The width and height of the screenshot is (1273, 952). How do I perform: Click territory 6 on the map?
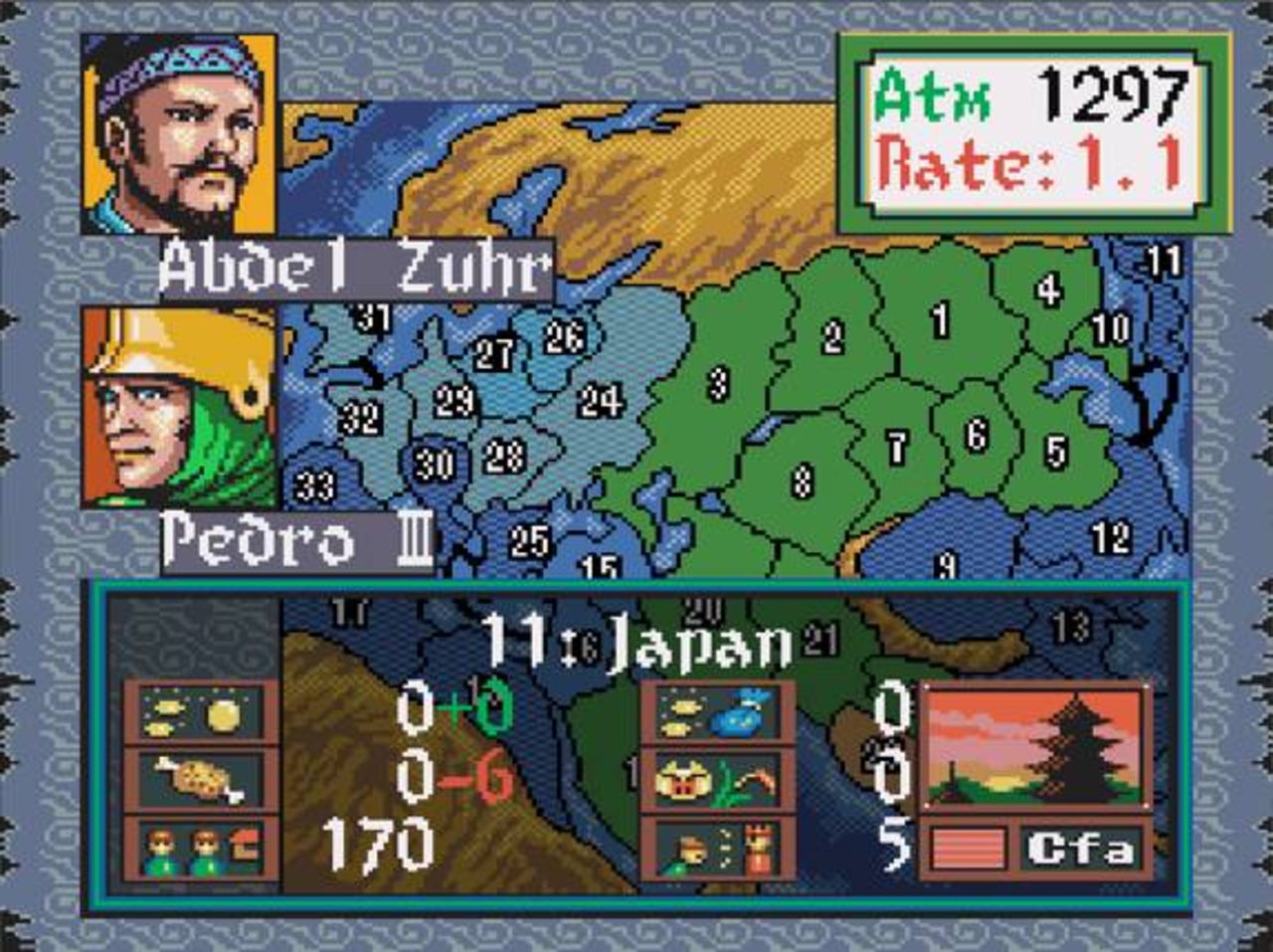pyautogui.click(x=977, y=435)
